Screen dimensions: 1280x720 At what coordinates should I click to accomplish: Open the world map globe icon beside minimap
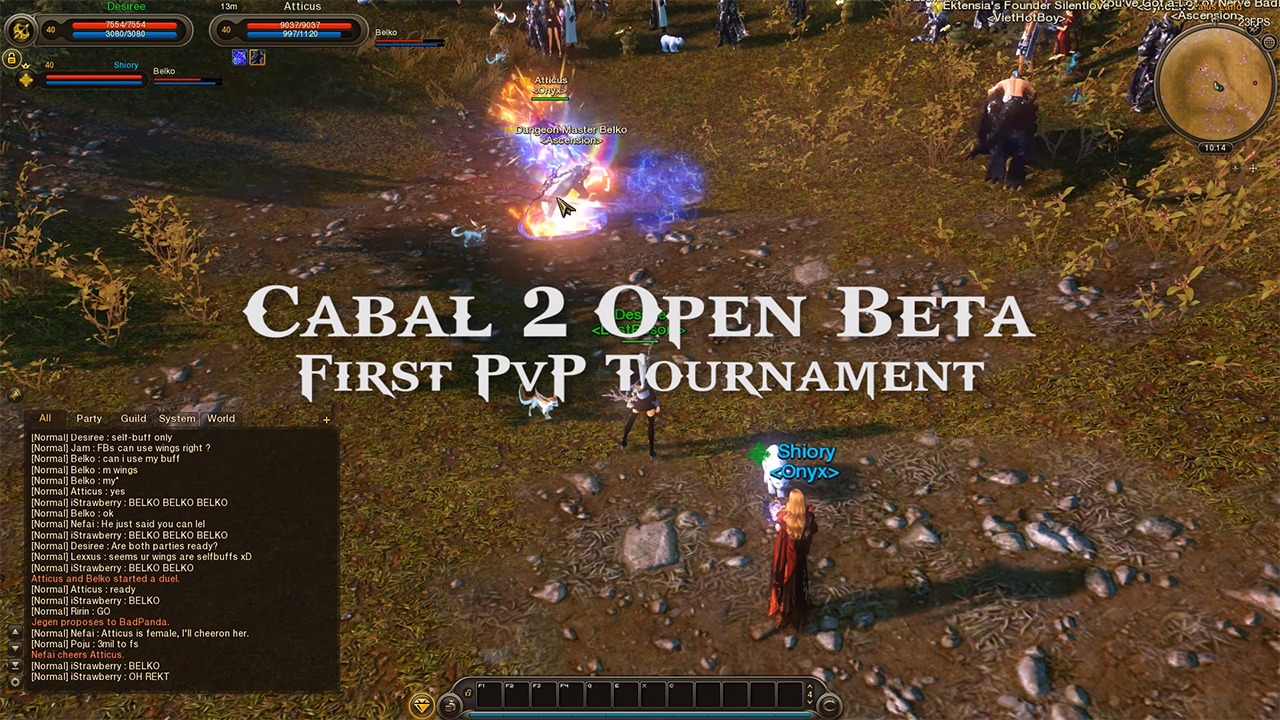(x=1268, y=42)
